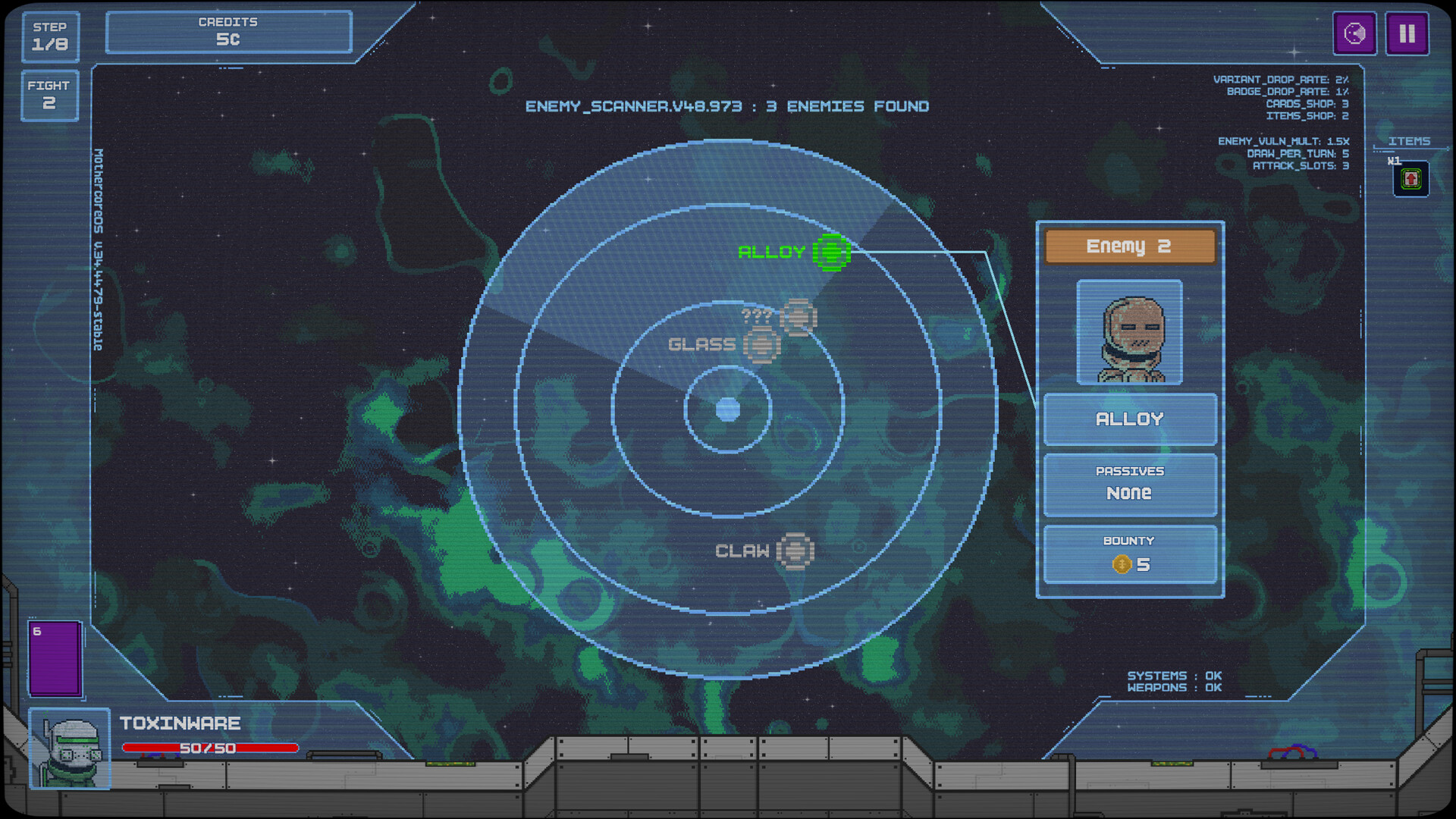Click the BOUNTY 5 reward box
The width and height of the screenshot is (1456, 819).
1129,553
